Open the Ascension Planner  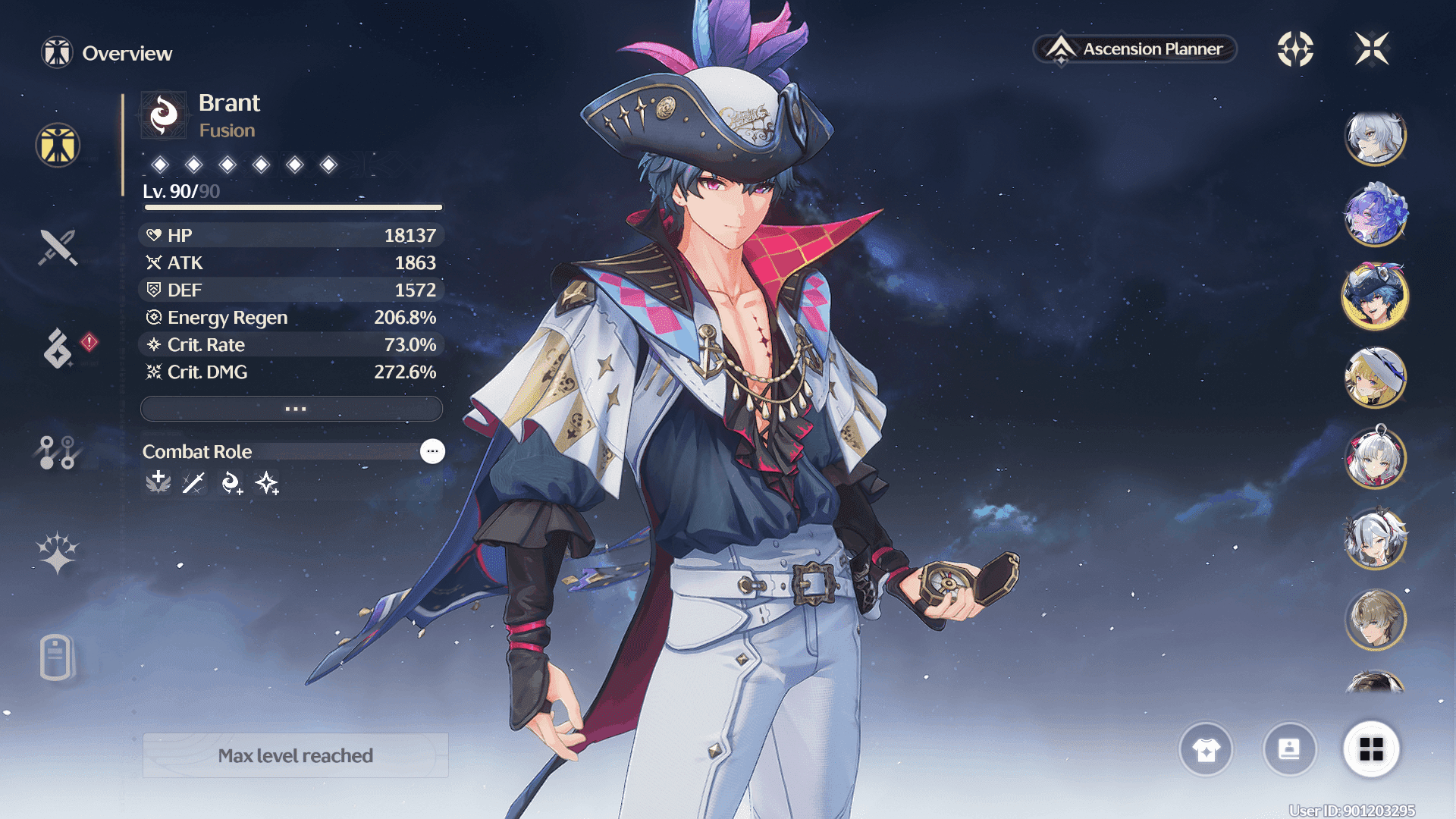(1135, 49)
